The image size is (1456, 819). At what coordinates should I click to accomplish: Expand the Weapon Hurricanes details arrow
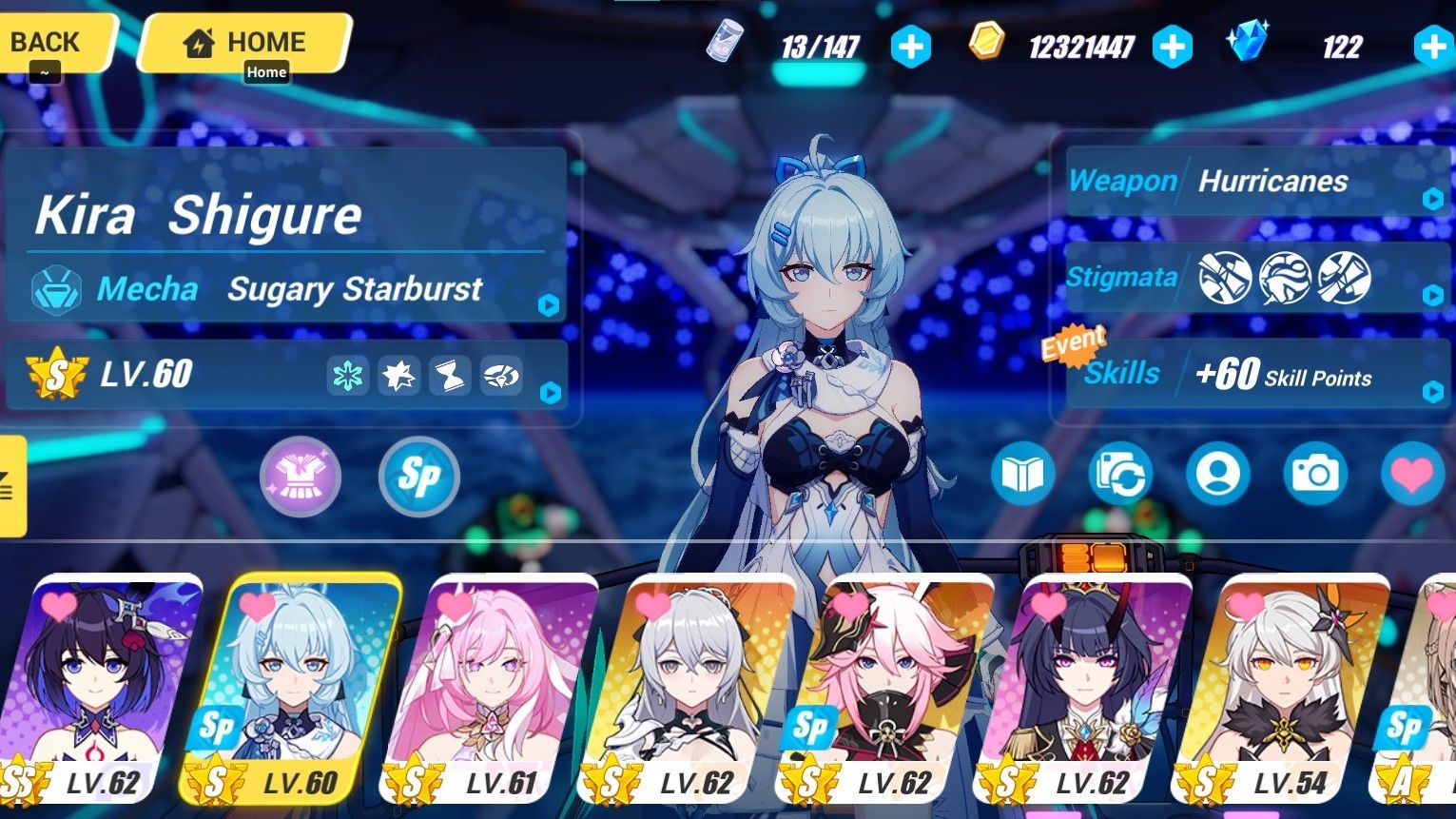1432,197
